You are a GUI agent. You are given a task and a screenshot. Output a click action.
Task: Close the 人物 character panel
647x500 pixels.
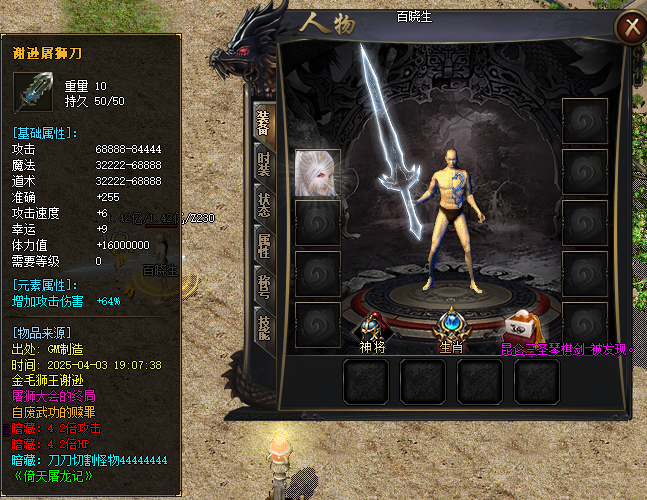pos(628,27)
